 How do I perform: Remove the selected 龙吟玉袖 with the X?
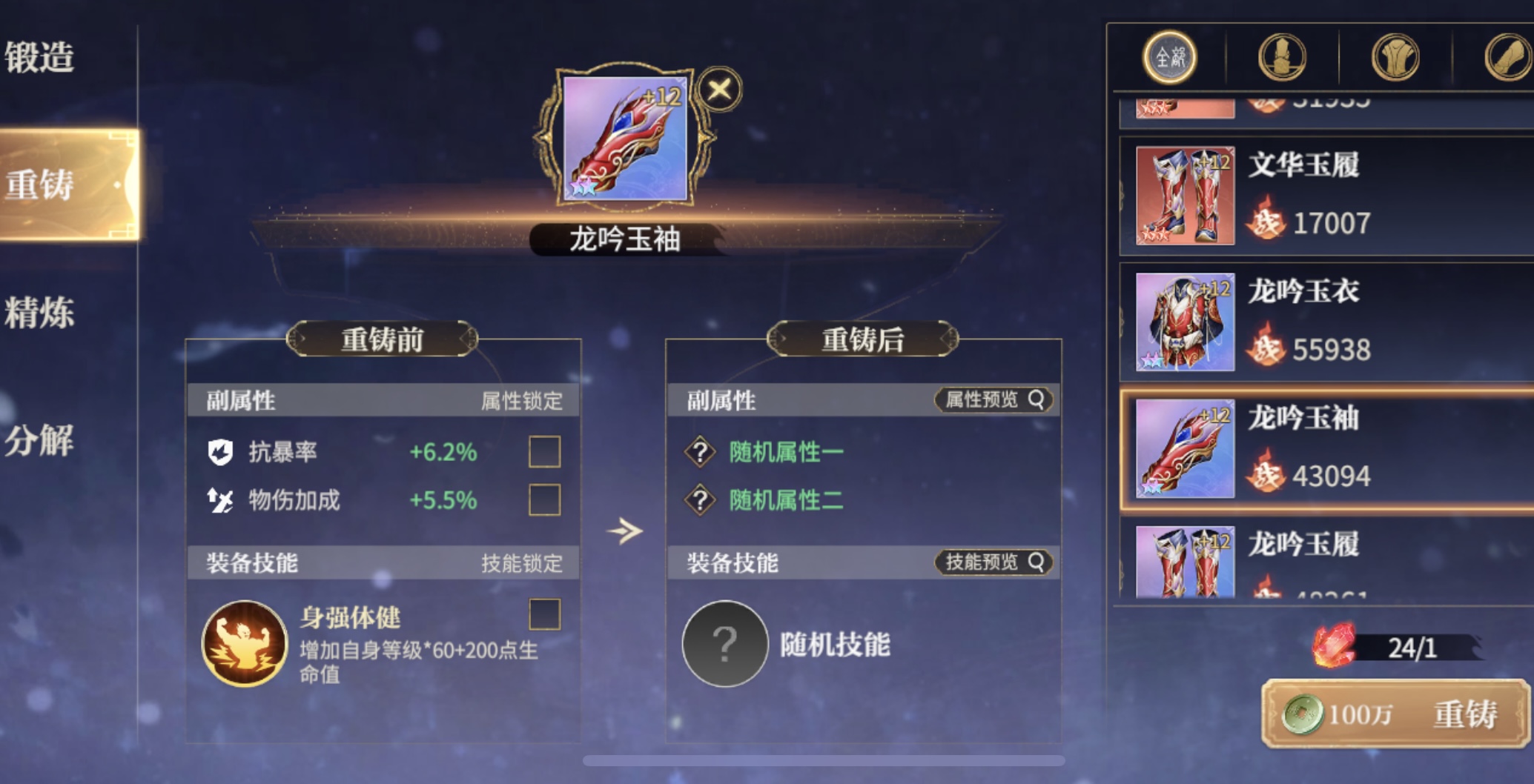pyautogui.click(x=718, y=90)
